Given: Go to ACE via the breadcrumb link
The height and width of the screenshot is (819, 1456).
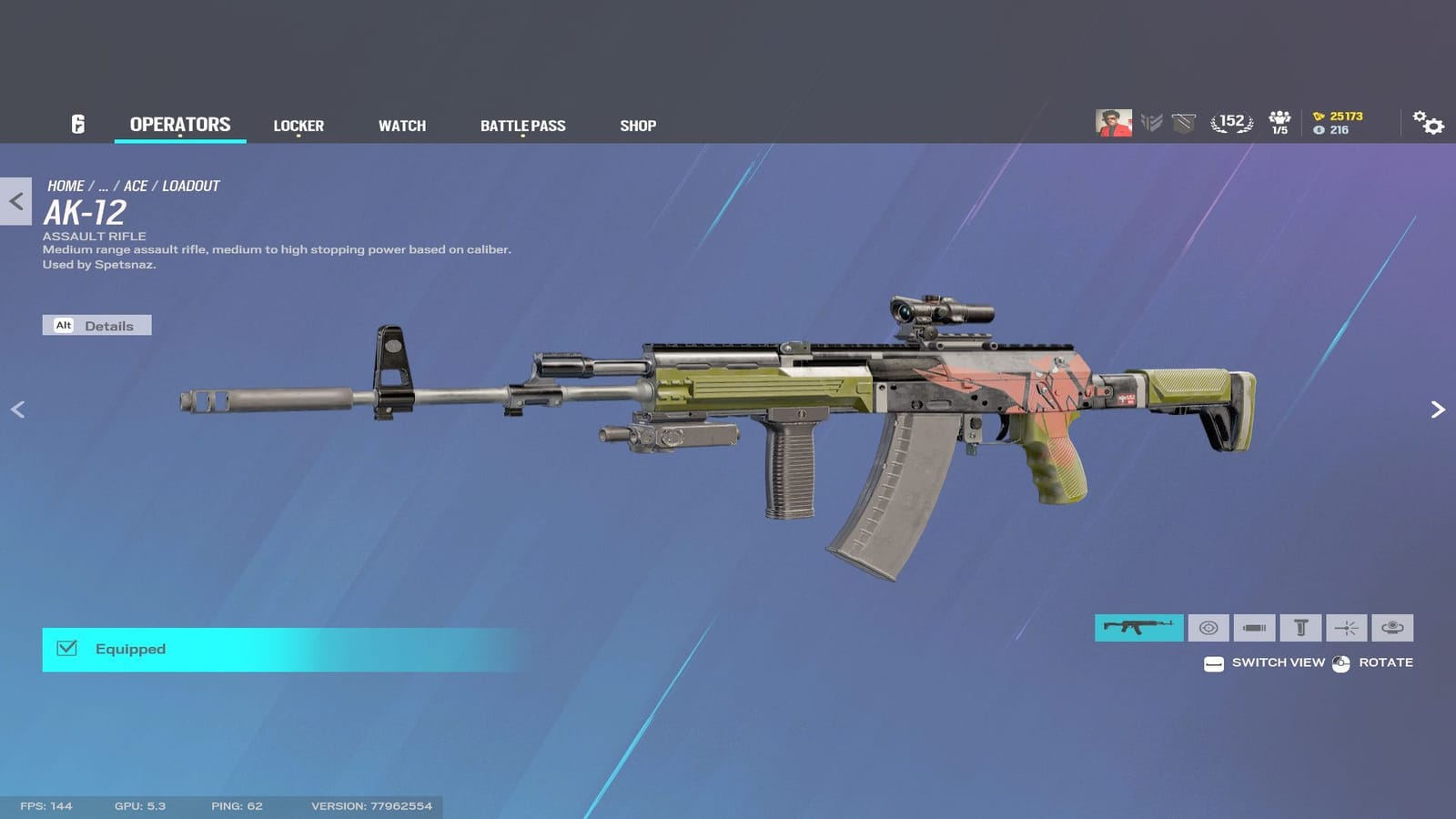Looking at the screenshot, I should 136,185.
